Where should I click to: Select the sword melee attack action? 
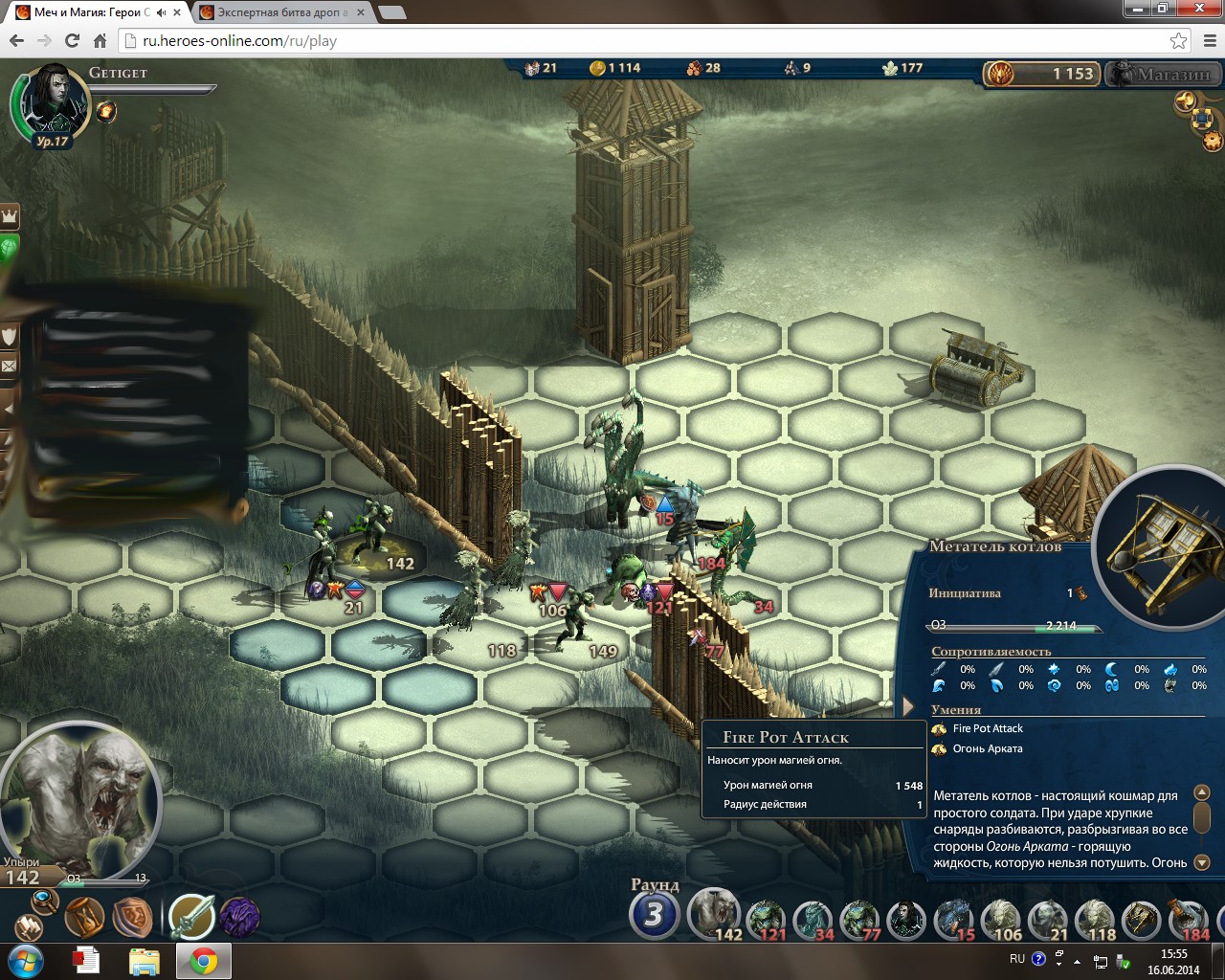(190, 917)
